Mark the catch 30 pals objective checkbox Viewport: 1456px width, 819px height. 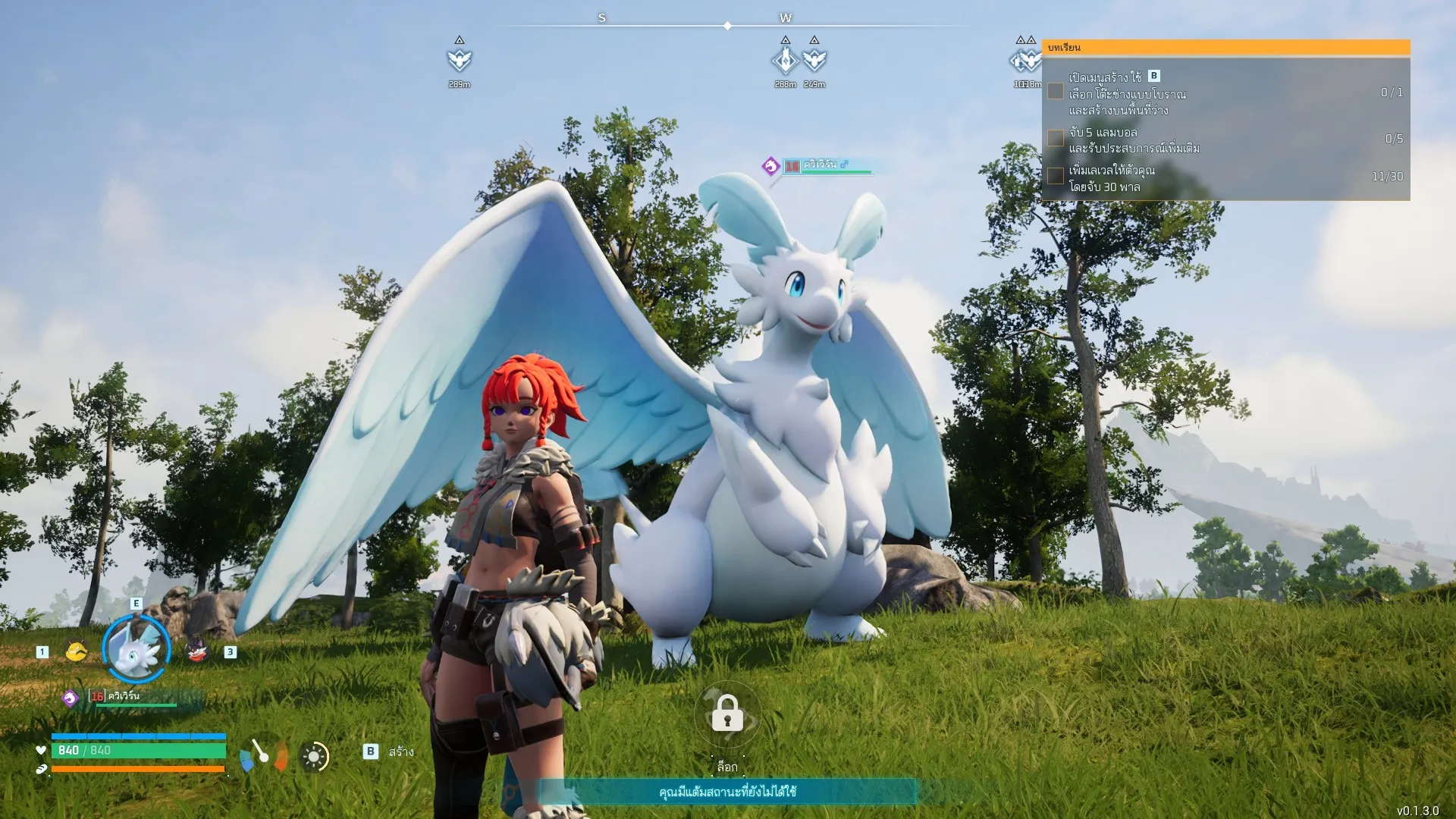[1056, 176]
